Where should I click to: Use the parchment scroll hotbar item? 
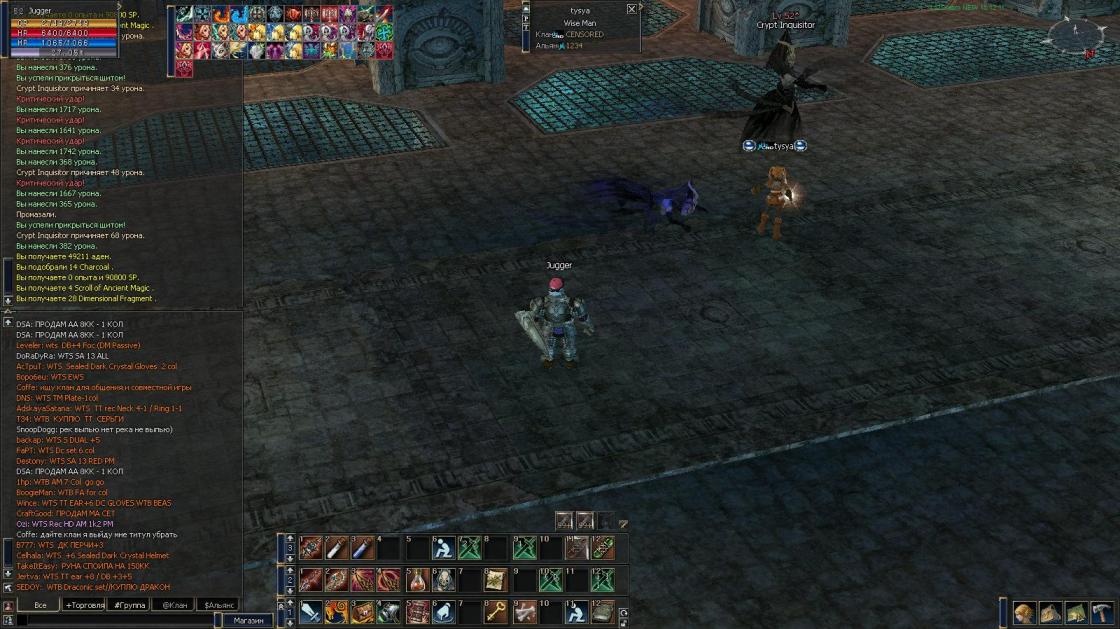pos(496,580)
